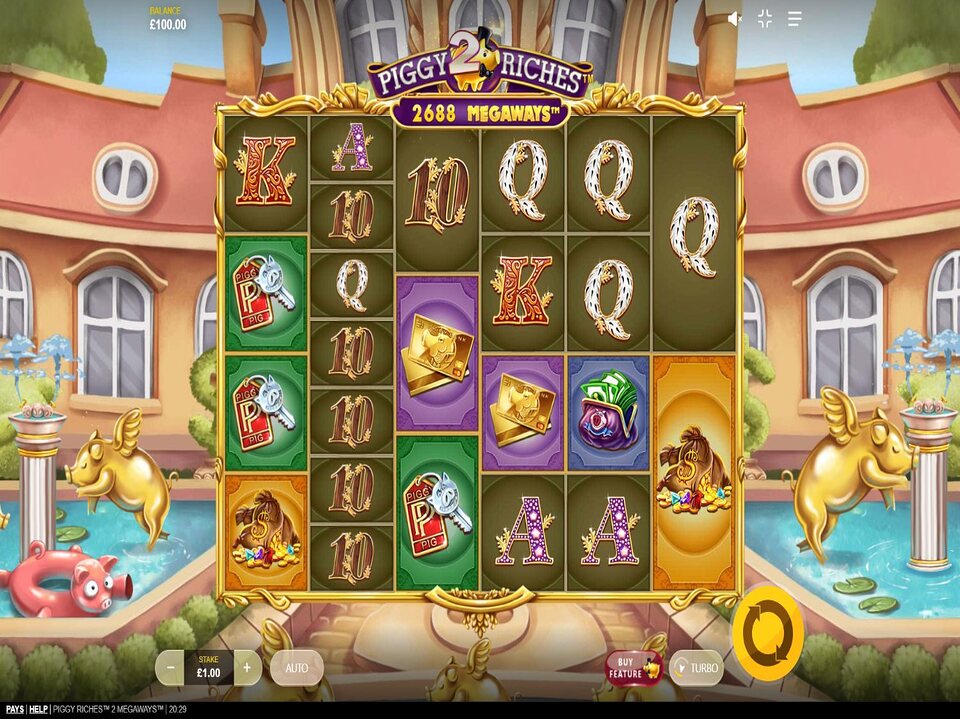The height and width of the screenshot is (719, 960).
Task: Spin the reels with the yellow button
Action: [767, 632]
